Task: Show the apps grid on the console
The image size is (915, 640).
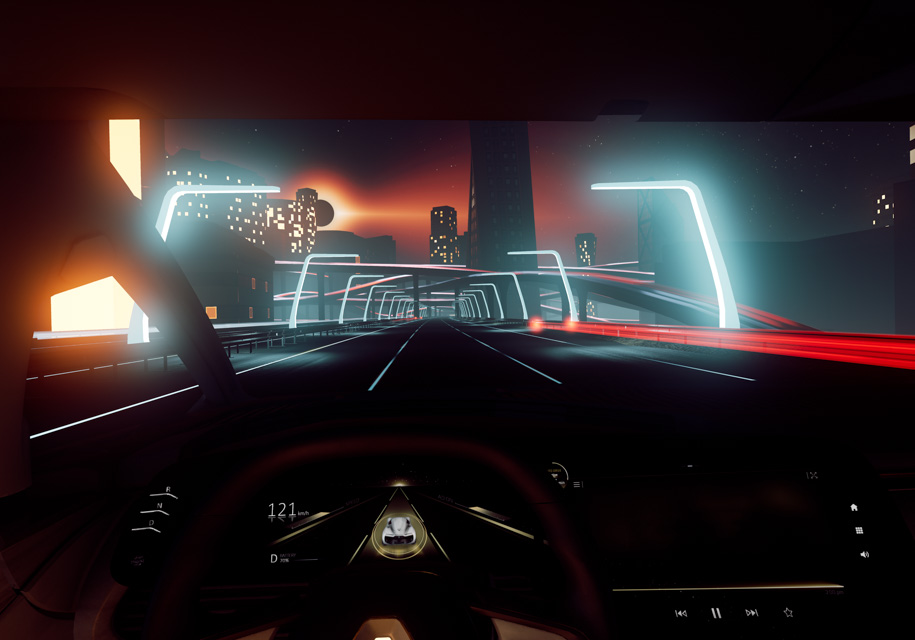Action: click(858, 530)
